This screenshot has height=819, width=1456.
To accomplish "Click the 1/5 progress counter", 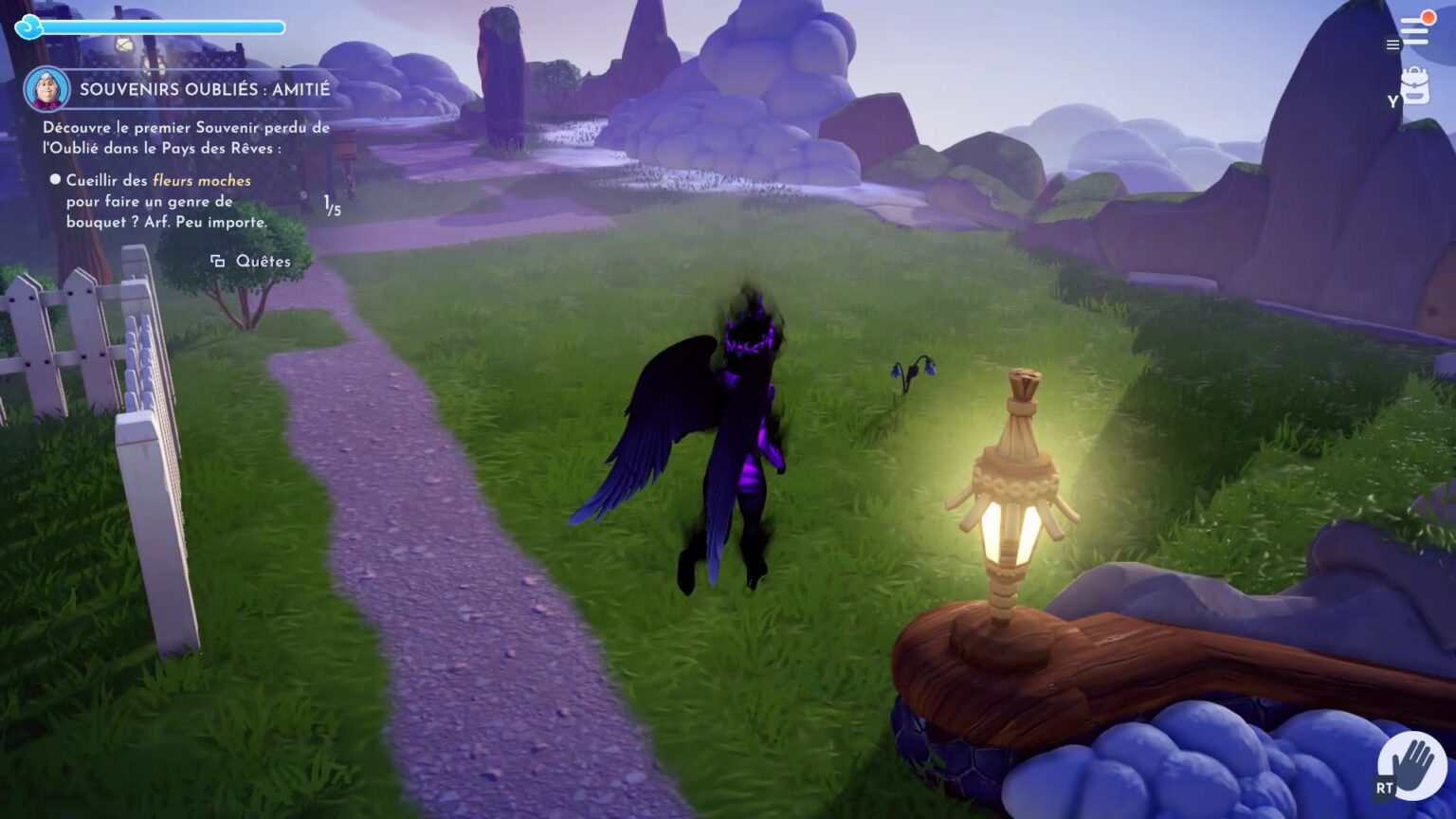I will coord(331,203).
